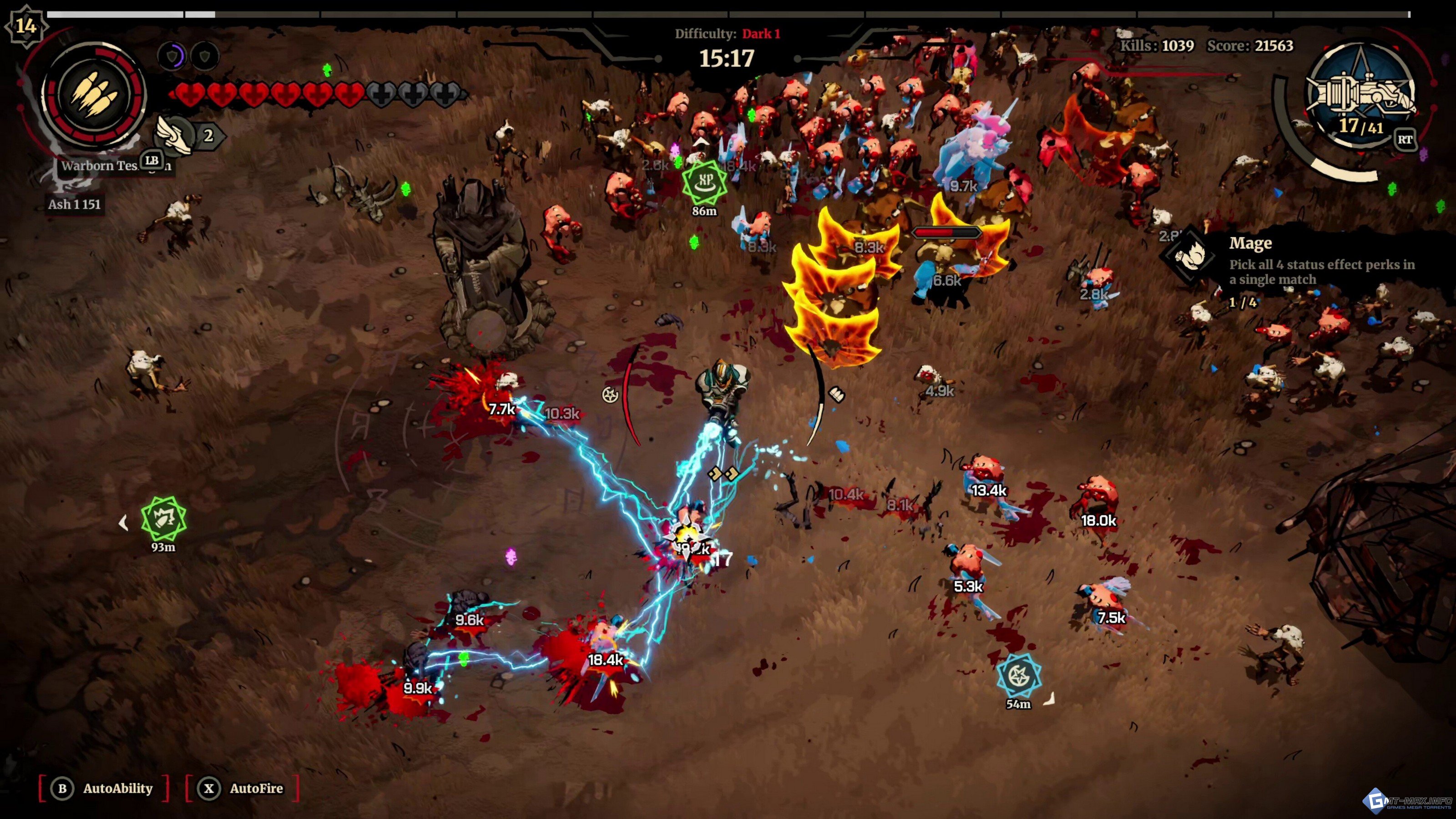
Task: Select the green 93m objective marker
Action: click(163, 518)
